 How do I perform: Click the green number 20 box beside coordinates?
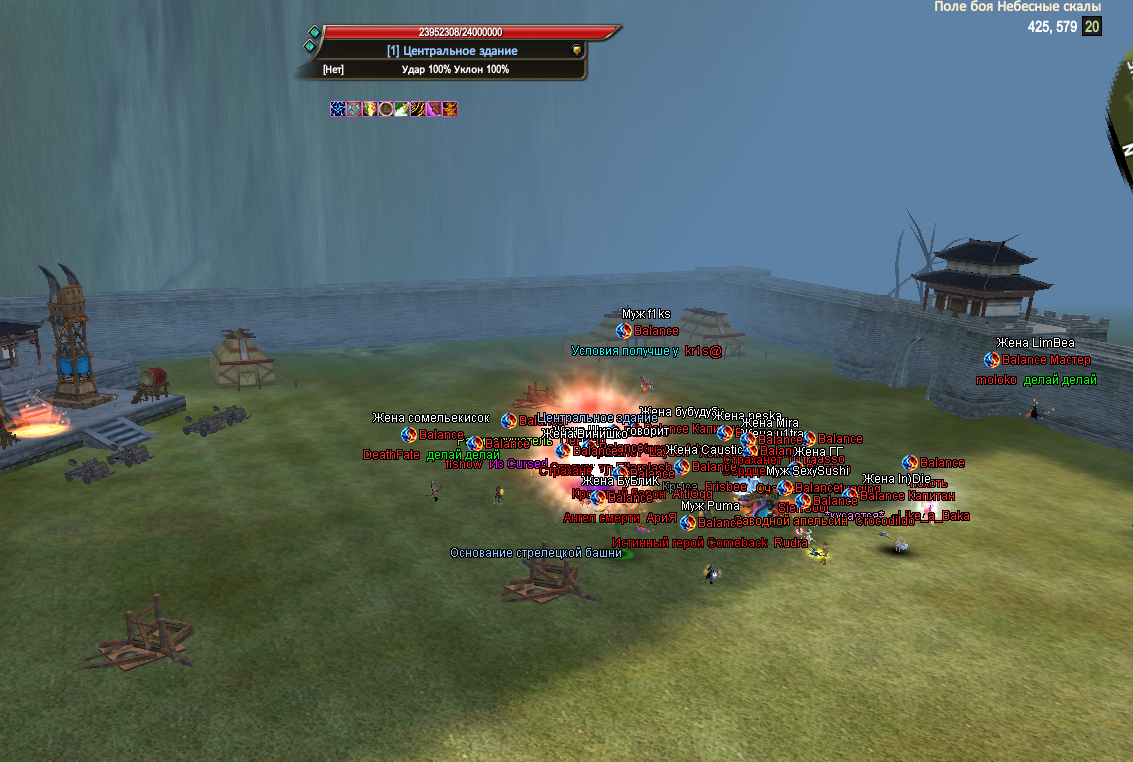click(1092, 27)
